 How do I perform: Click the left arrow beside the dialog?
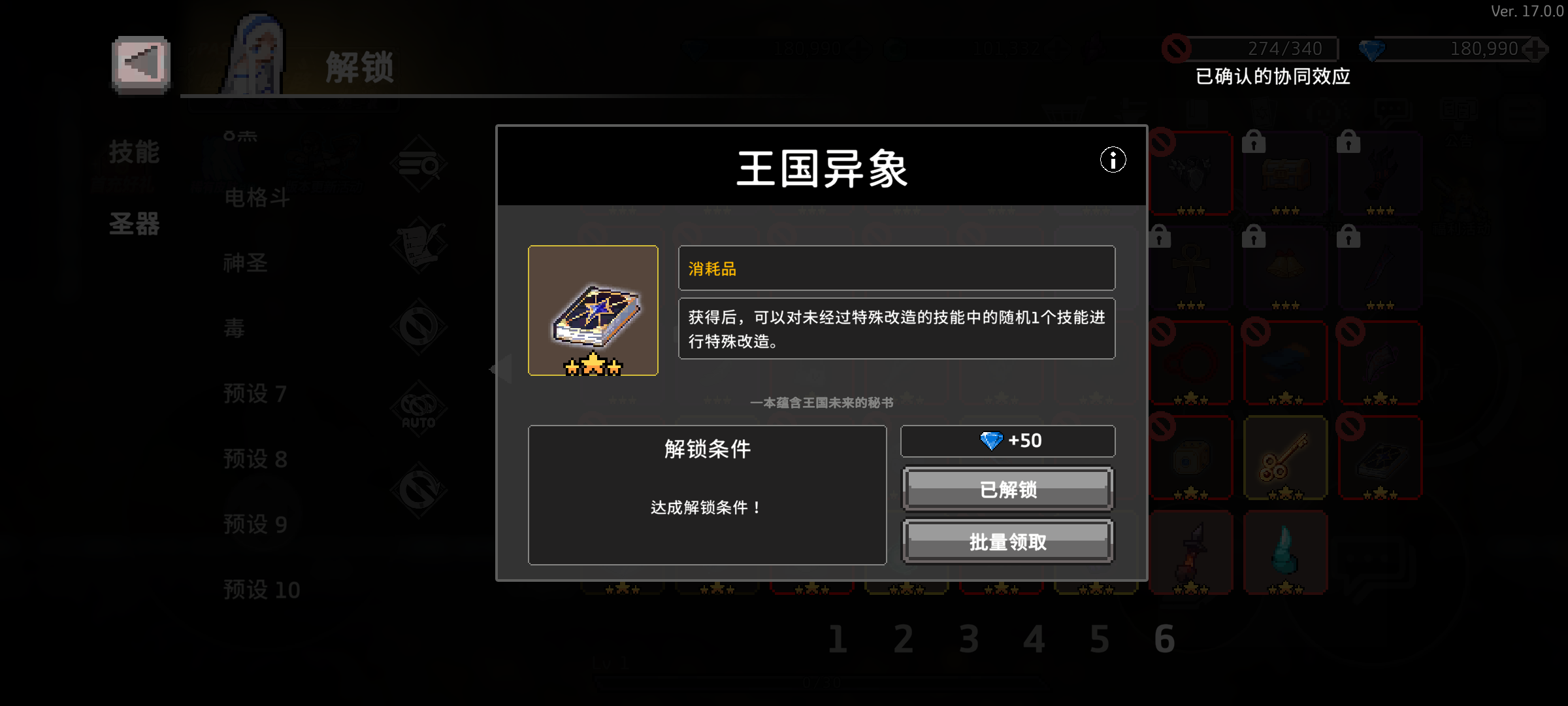[500, 369]
